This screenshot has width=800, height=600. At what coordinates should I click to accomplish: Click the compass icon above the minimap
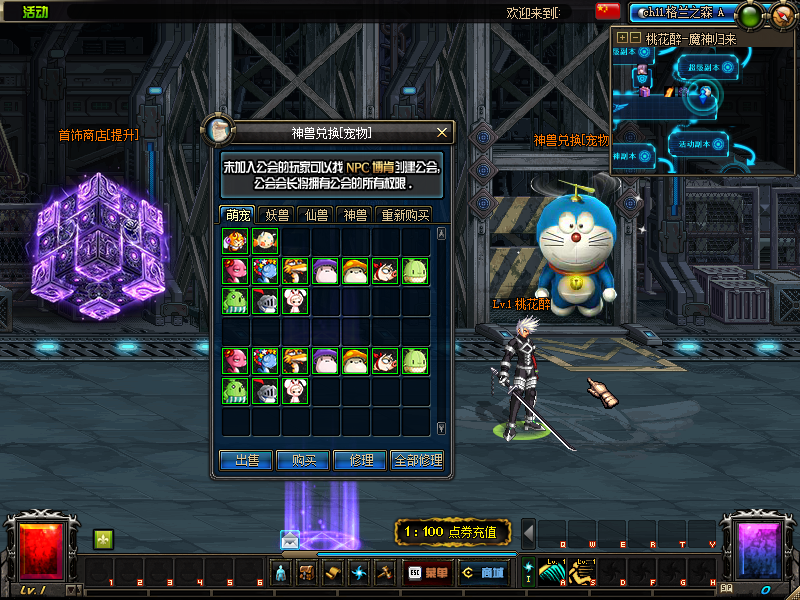coord(782,13)
